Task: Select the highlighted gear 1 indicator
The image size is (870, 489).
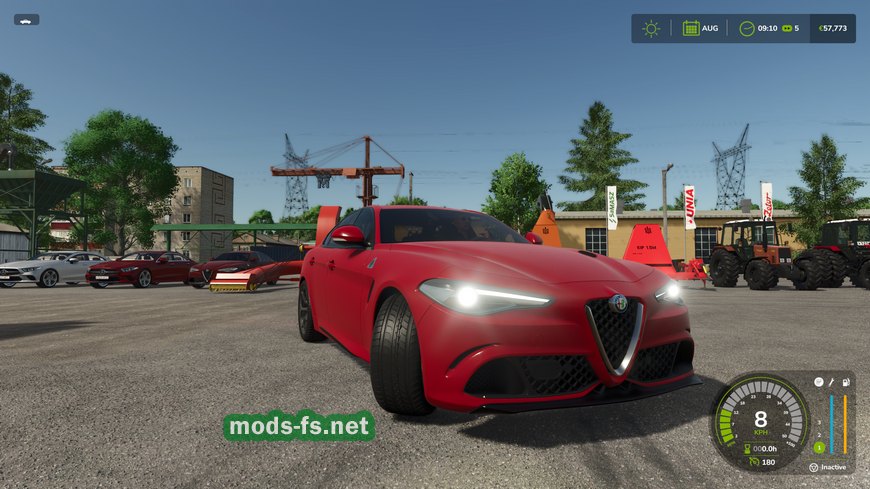Action: tap(818, 447)
